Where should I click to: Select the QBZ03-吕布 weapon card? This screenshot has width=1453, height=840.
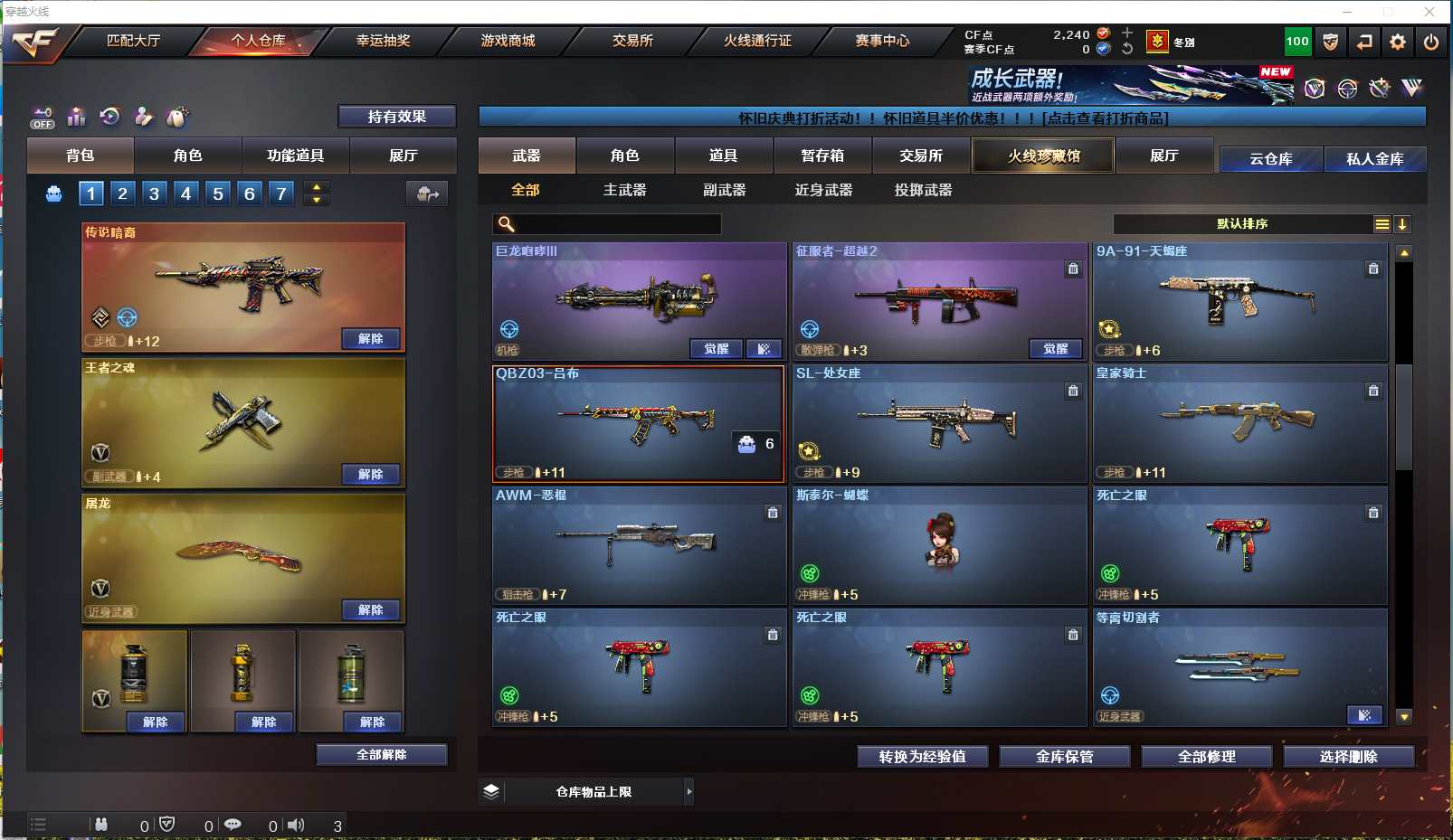click(638, 423)
